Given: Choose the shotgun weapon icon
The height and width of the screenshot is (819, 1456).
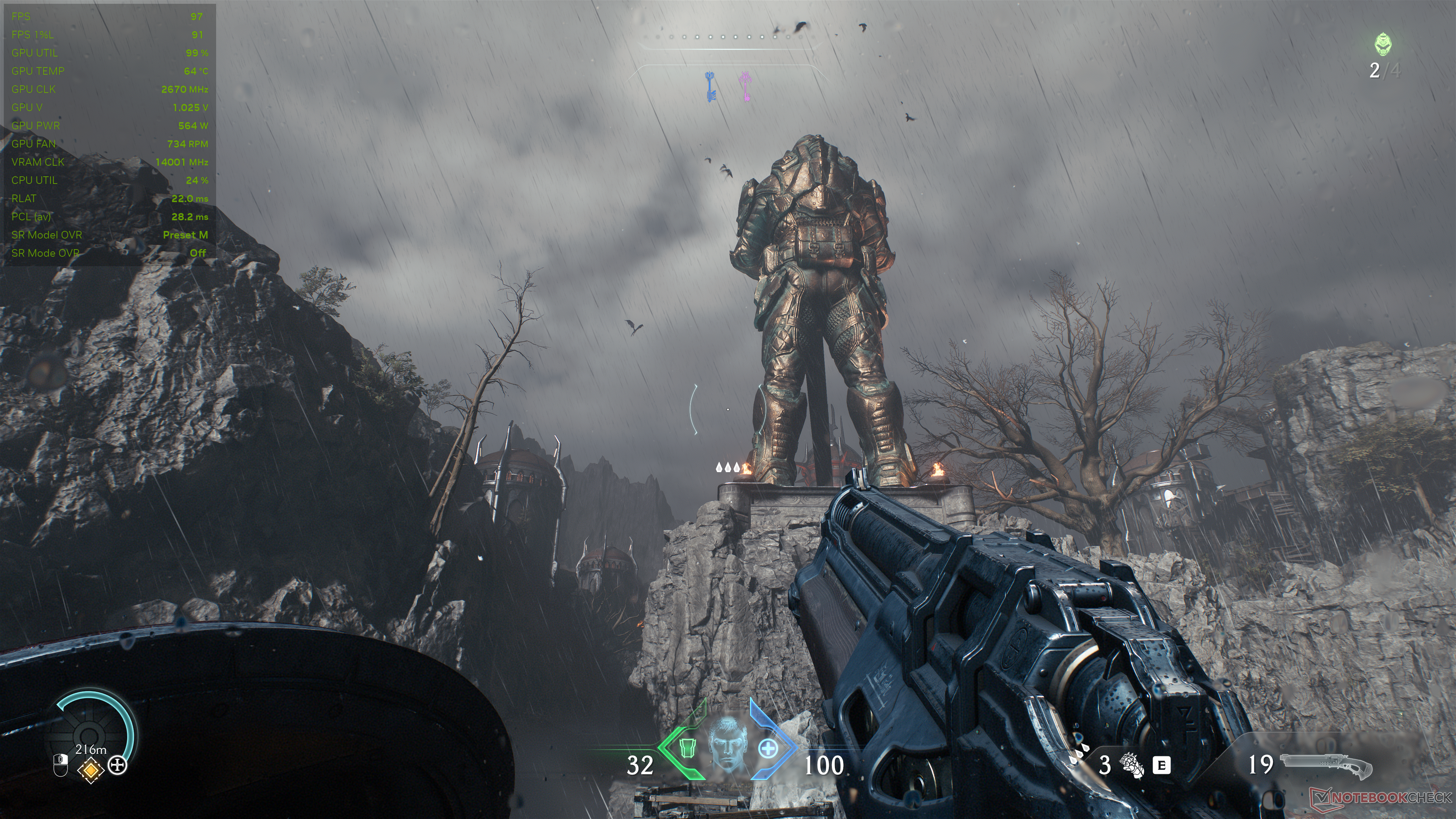Looking at the screenshot, I should (1326, 766).
